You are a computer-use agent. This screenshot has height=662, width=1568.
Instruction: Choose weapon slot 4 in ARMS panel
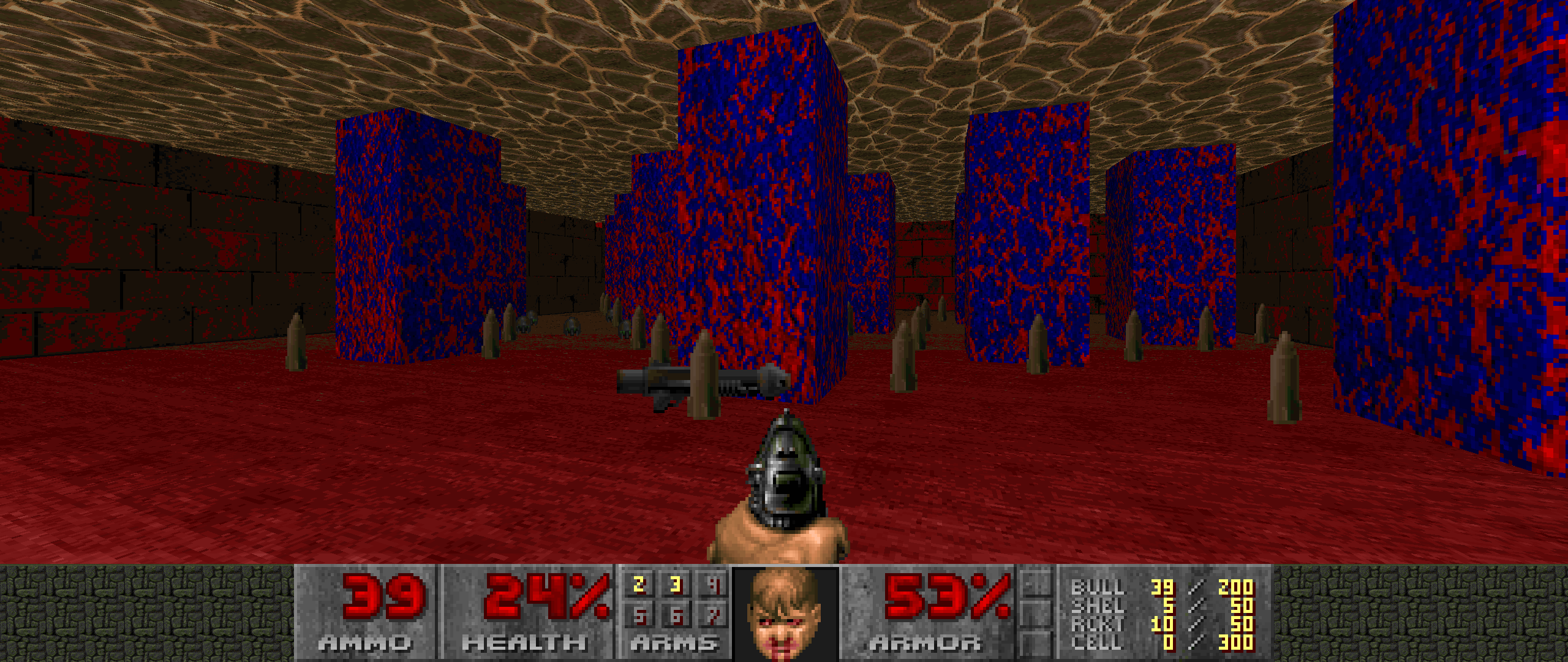tap(714, 585)
